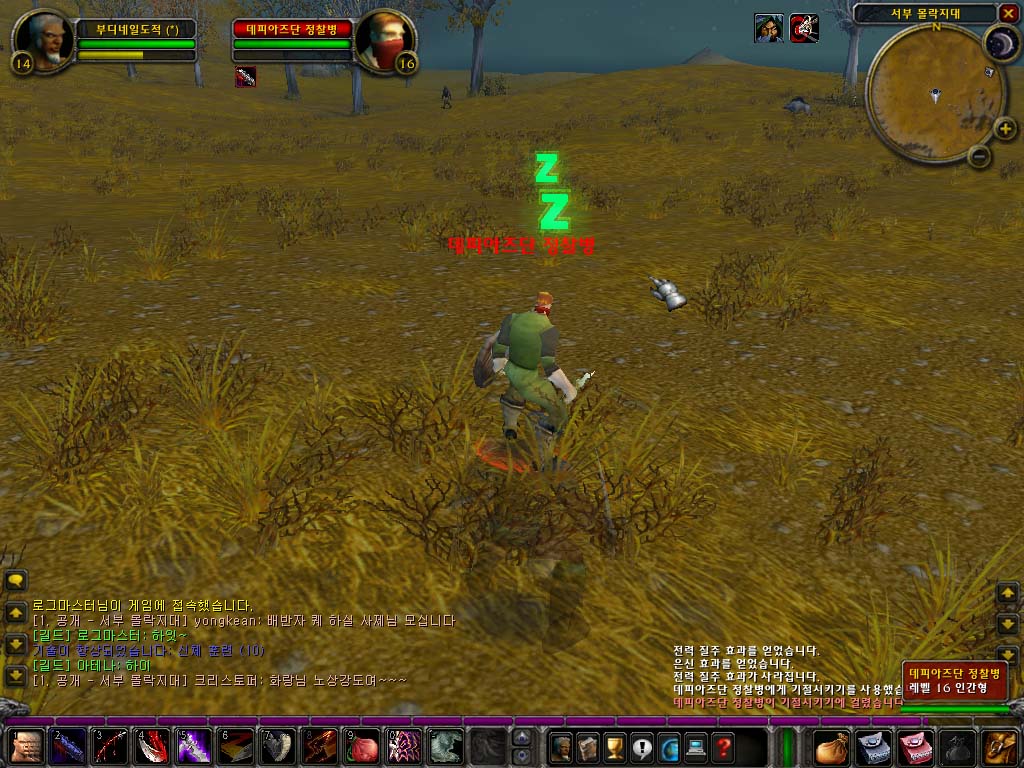Image resolution: width=1024 pixels, height=768 pixels.
Task: Click the moon day-night indicator
Action: click(x=999, y=43)
